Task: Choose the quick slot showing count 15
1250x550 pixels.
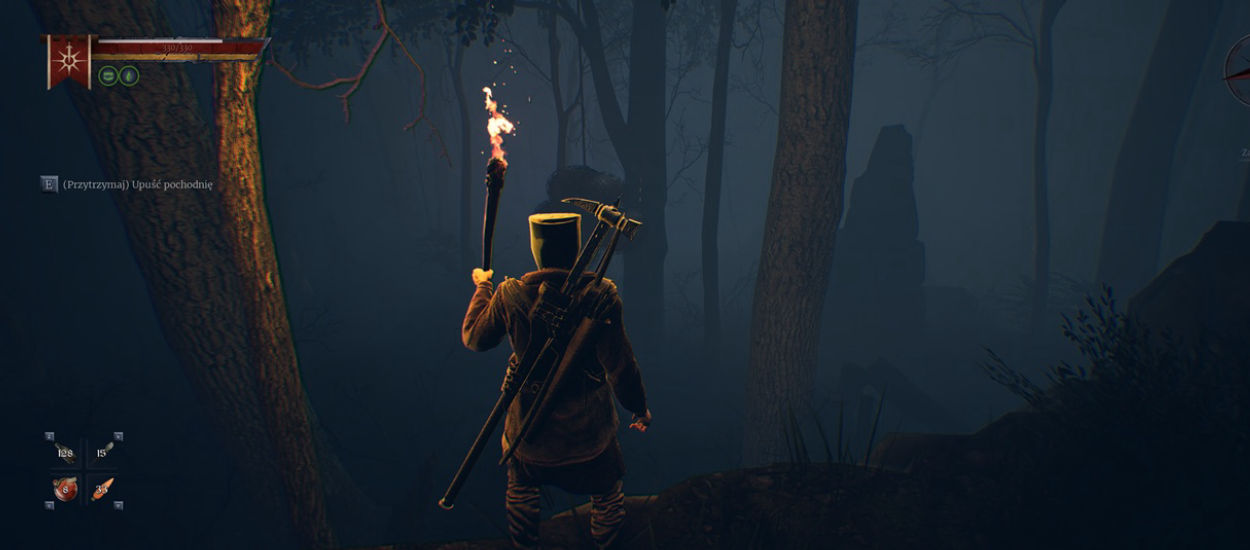Action: 102,453
